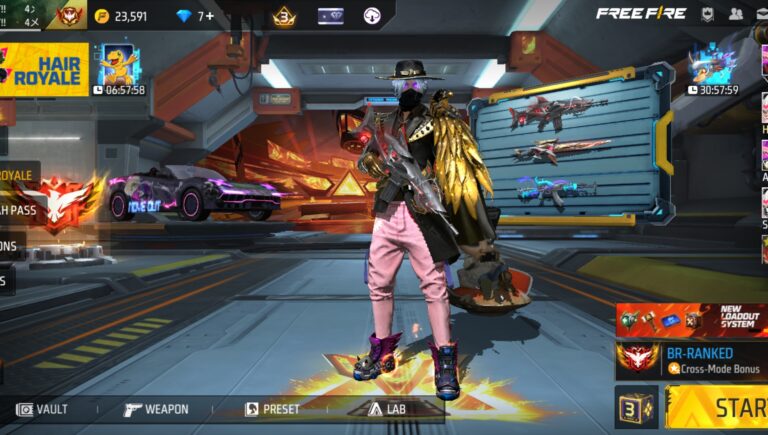Open the Preset loadouts
Viewport: 768px width, 435px height.
coord(272,409)
